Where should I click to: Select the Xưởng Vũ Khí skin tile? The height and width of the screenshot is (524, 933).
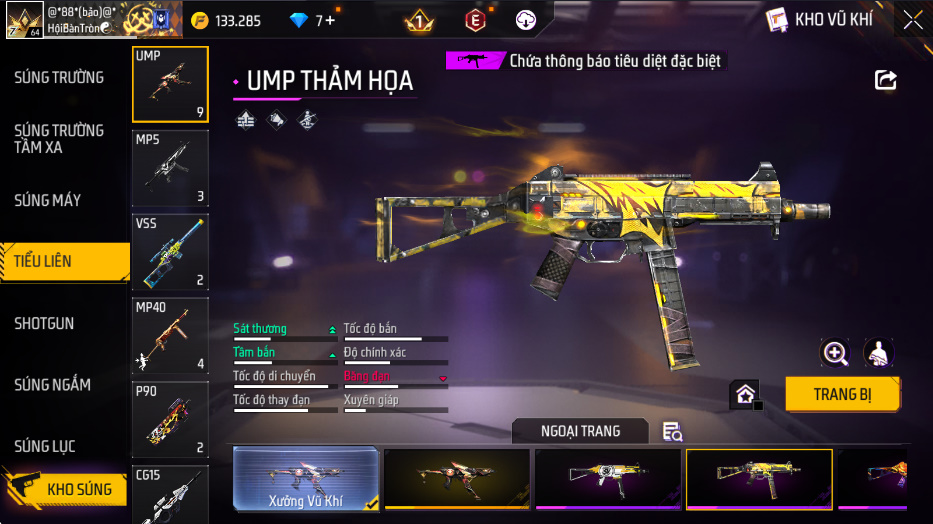click(x=306, y=479)
